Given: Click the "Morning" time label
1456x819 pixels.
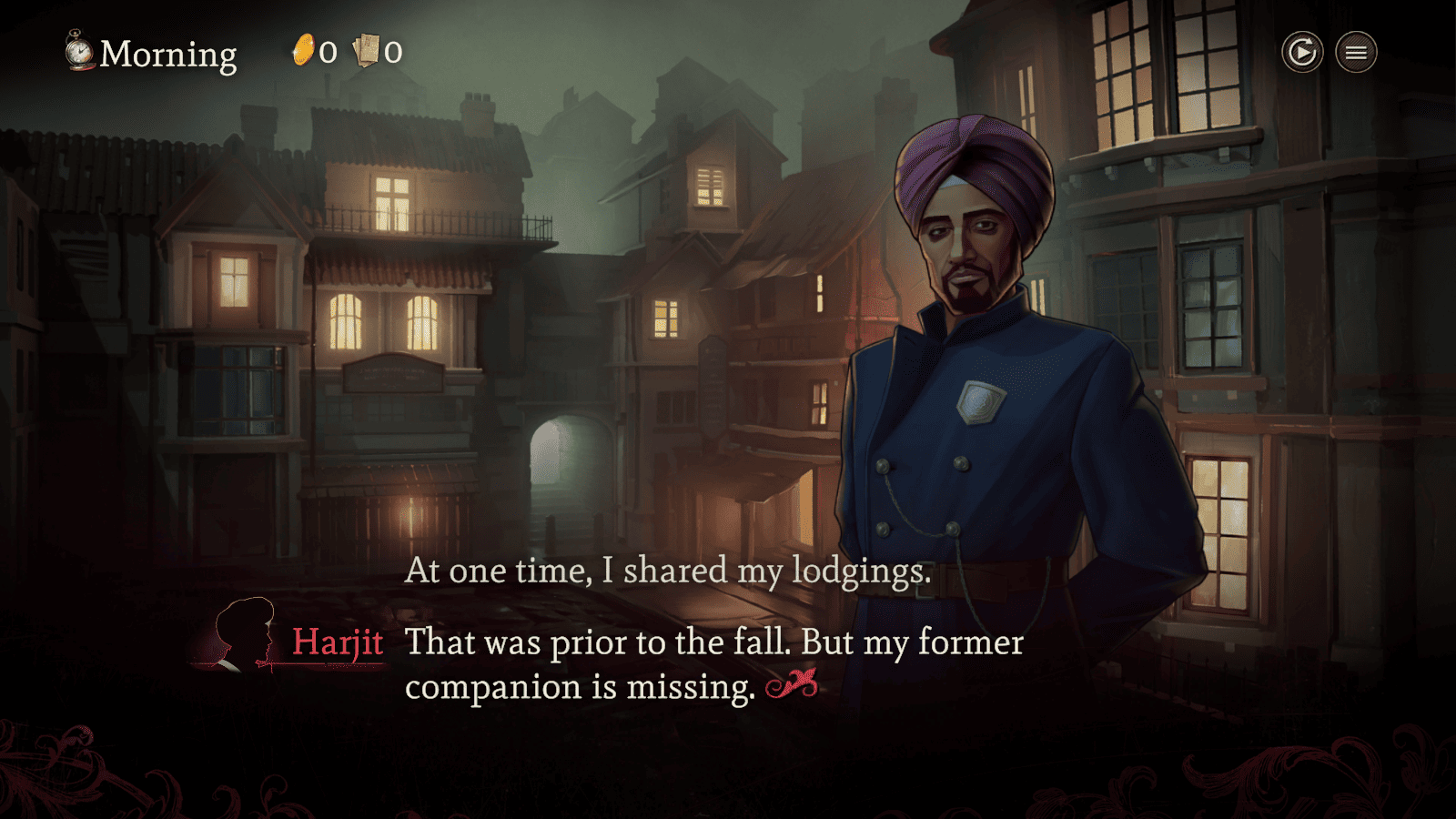Looking at the screenshot, I should tap(168, 53).
